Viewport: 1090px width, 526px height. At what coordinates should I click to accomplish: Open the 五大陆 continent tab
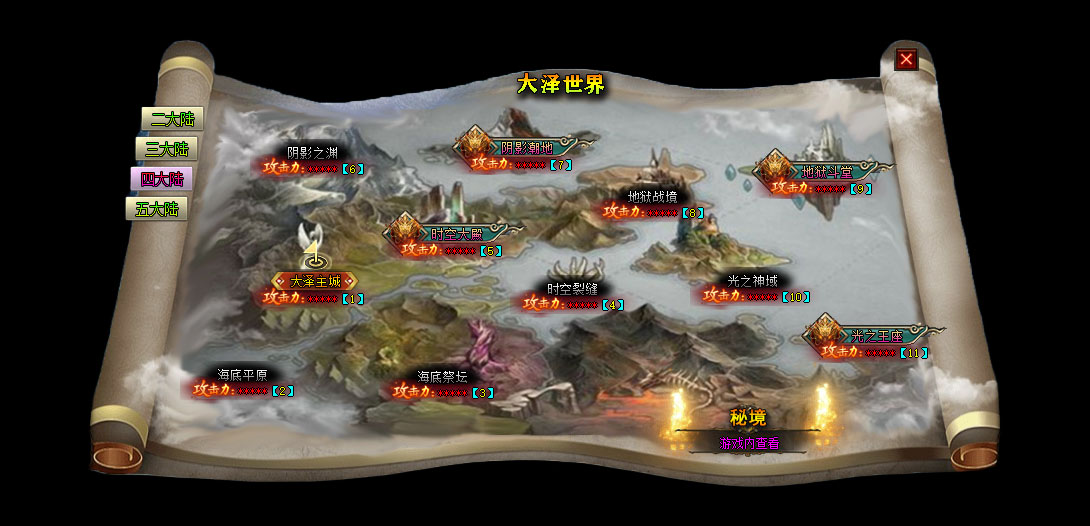(156, 209)
